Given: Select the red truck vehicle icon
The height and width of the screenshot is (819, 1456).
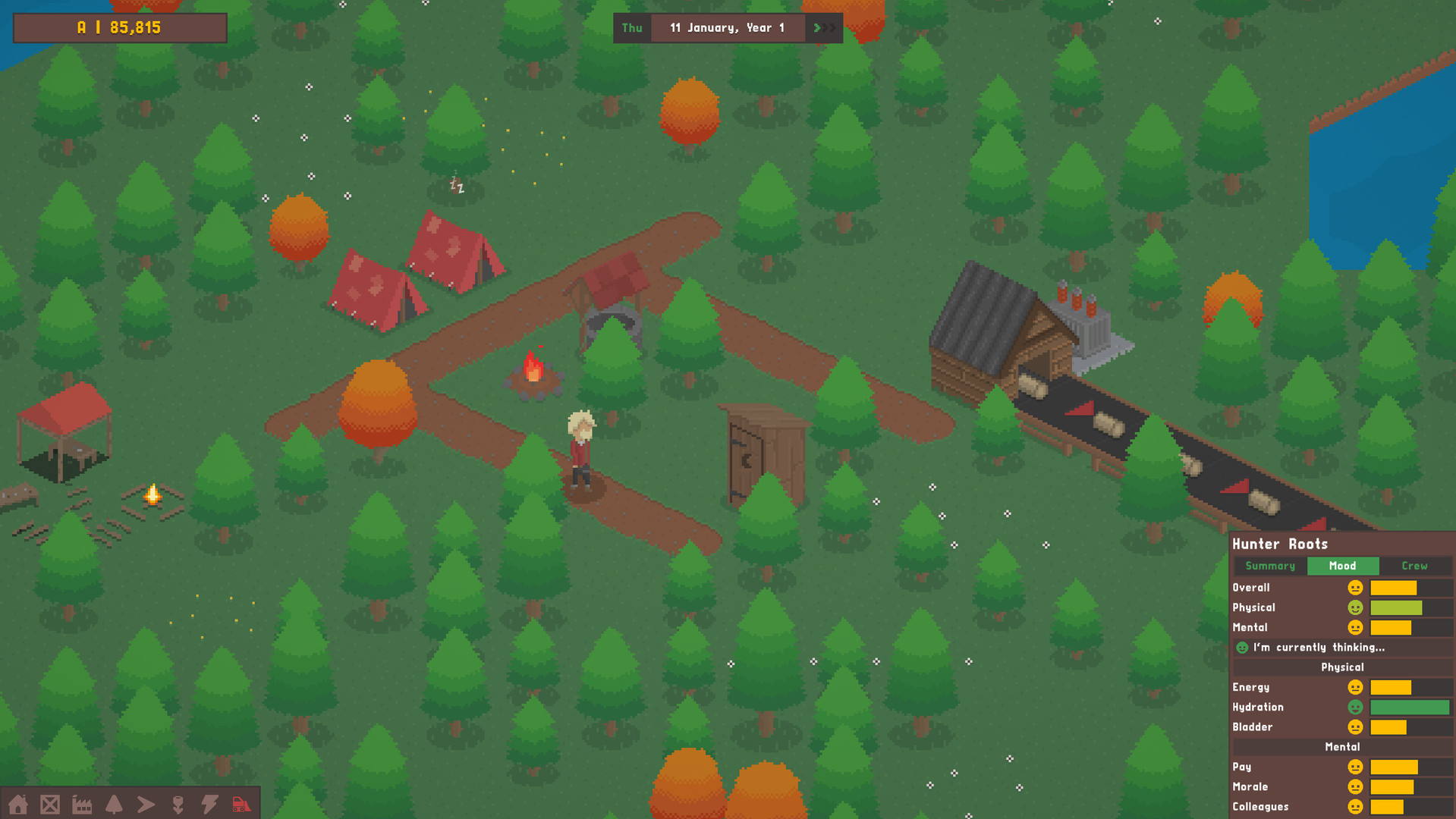Looking at the screenshot, I should tap(241, 804).
